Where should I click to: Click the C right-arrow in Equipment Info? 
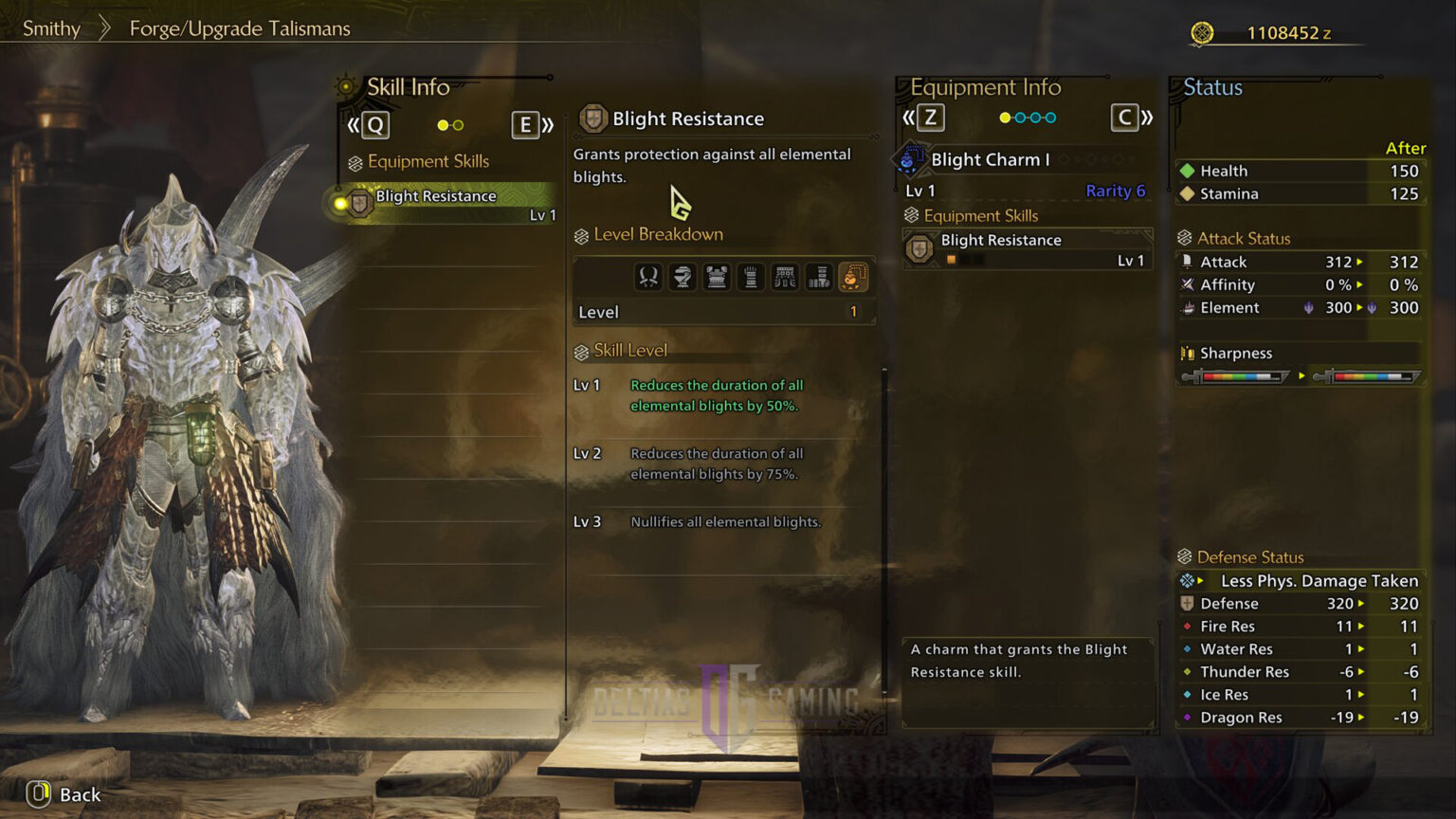tap(1126, 118)
